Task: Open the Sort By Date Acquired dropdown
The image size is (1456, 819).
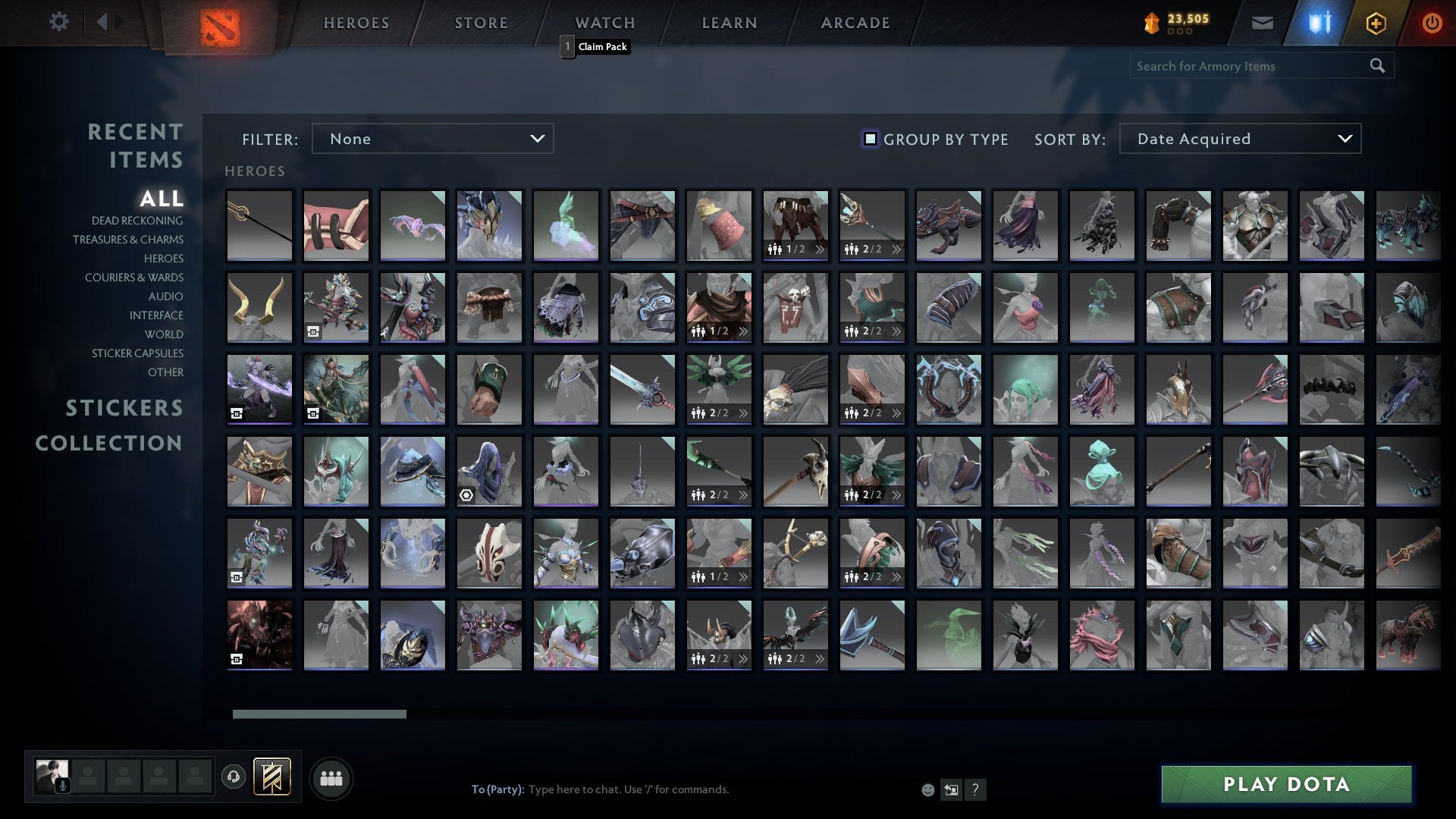Action: 1239,139
